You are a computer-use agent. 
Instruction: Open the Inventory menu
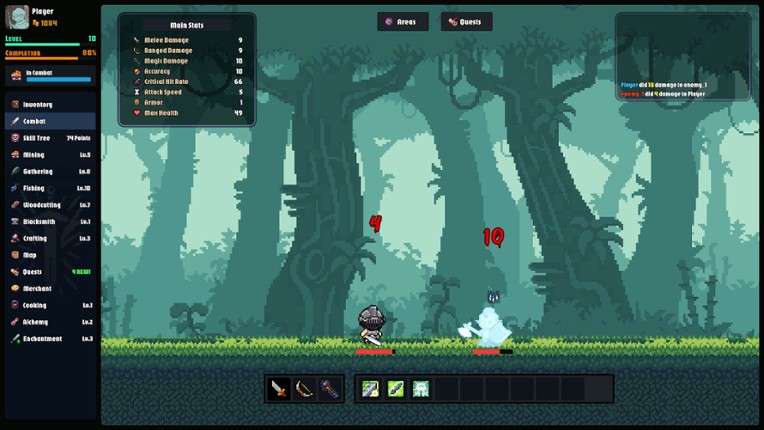click(40, 104)
